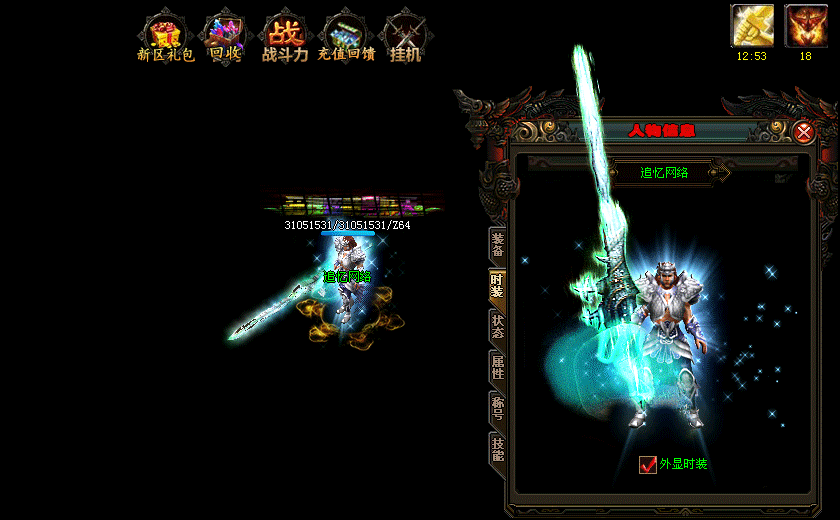Switch to the 称号 titles tab
Image resolution: width=840 pixels, height=520 pixels.
[x=497, y=407]
